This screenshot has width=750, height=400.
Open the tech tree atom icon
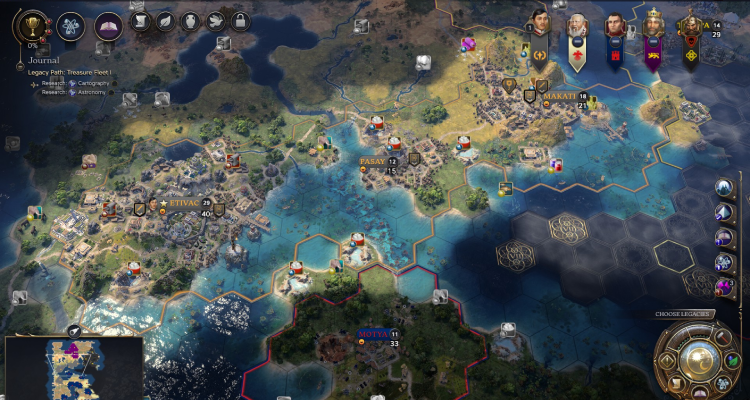[70, 26]
